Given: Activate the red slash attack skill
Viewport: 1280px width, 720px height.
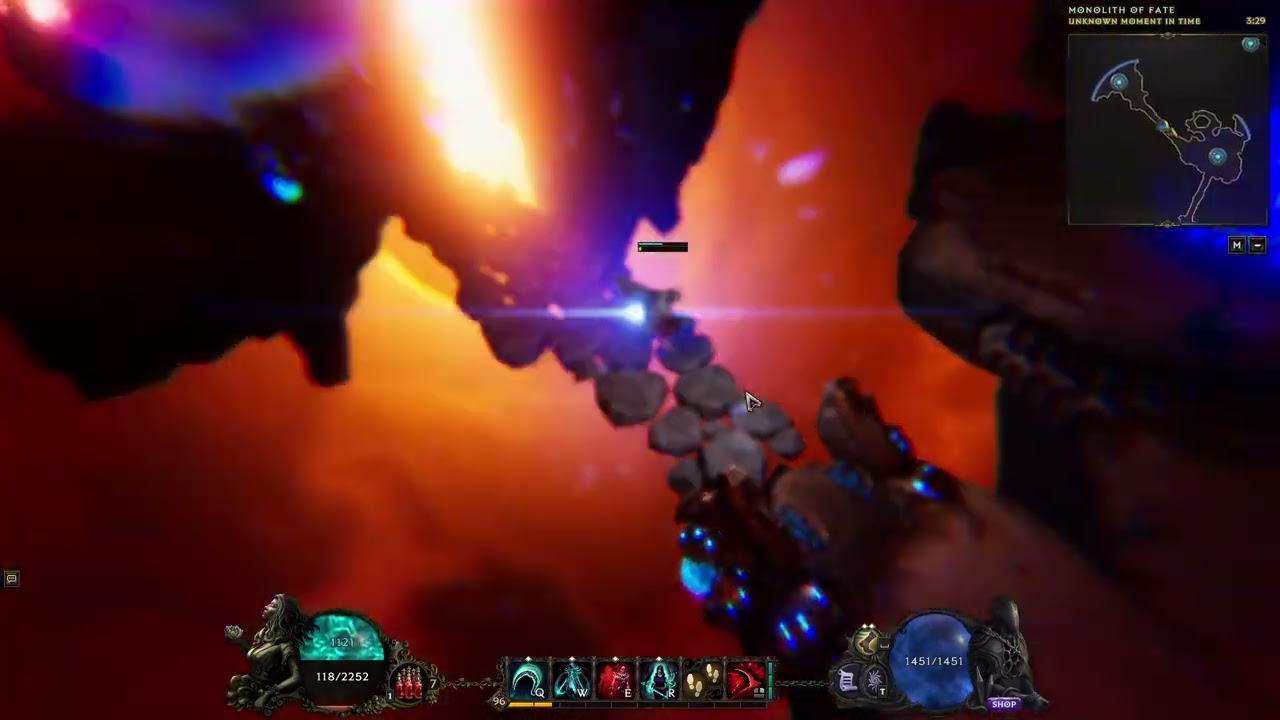Looking at the screenshot, I should (x=745, y=680).
